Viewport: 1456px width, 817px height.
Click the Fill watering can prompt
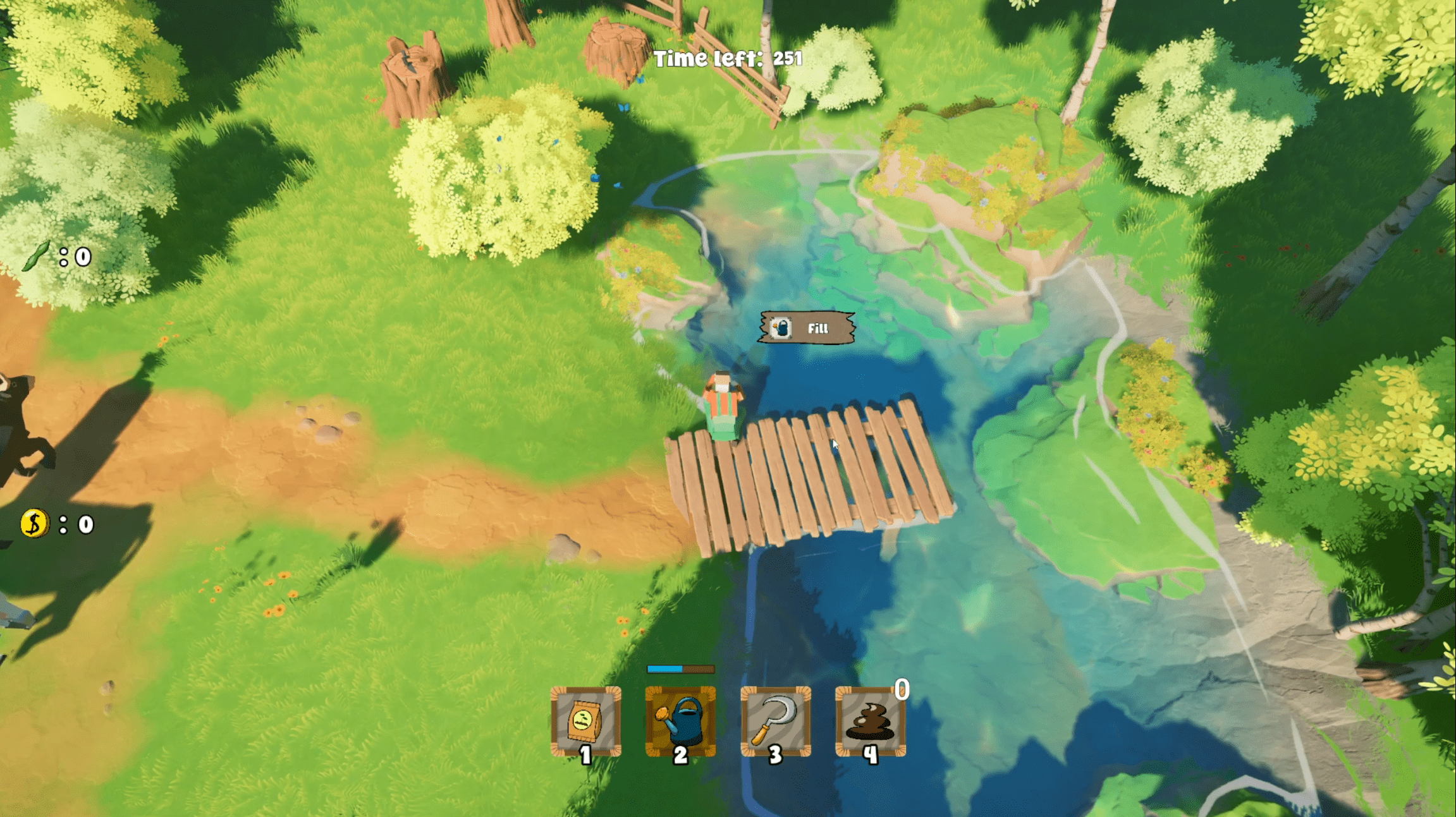(807, 328)
